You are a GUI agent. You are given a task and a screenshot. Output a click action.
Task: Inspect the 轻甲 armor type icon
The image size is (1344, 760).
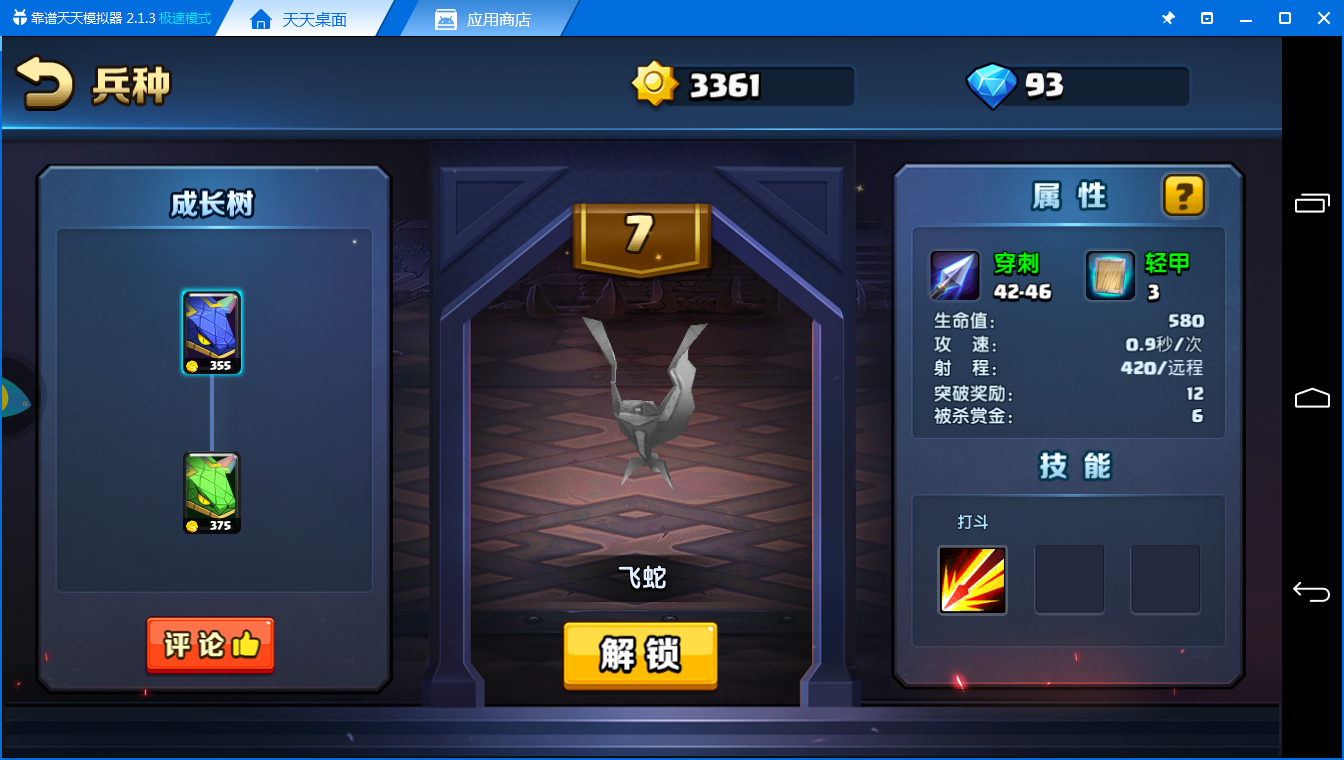click(x=1110, y=275)
